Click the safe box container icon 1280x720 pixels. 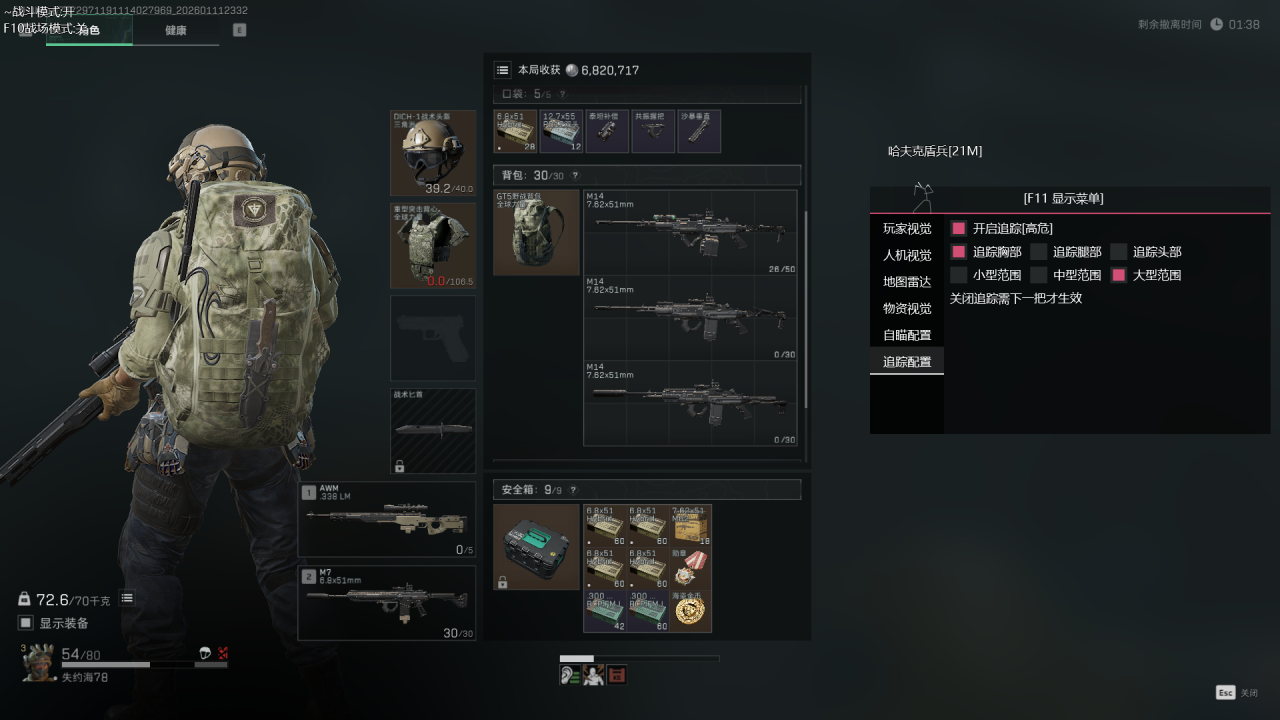(x=537, y=546)
